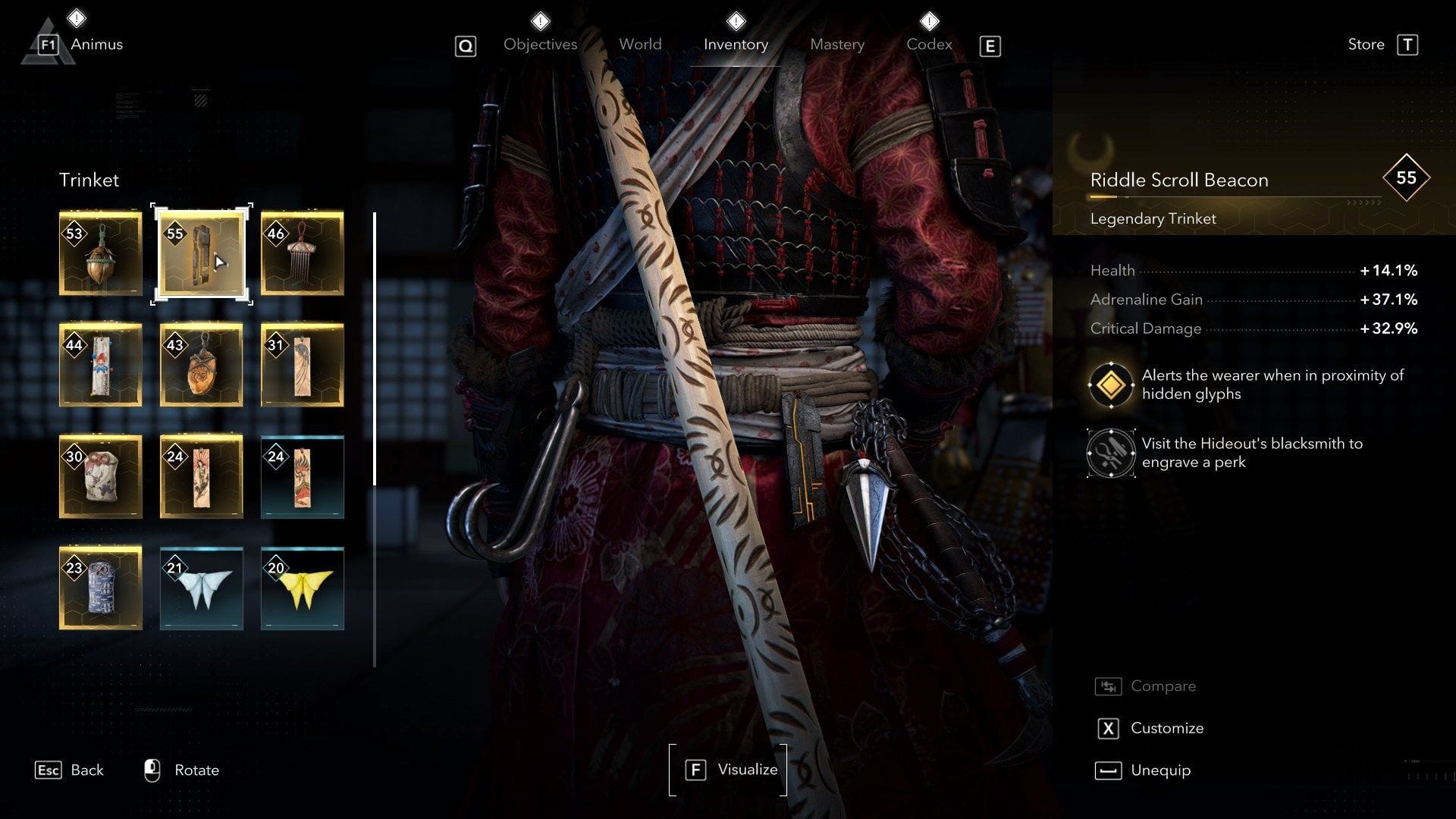The height and width of the screenshot is (819, 1456).
Task: Select the white origami butterfly trinket
Action: (201, 588)
